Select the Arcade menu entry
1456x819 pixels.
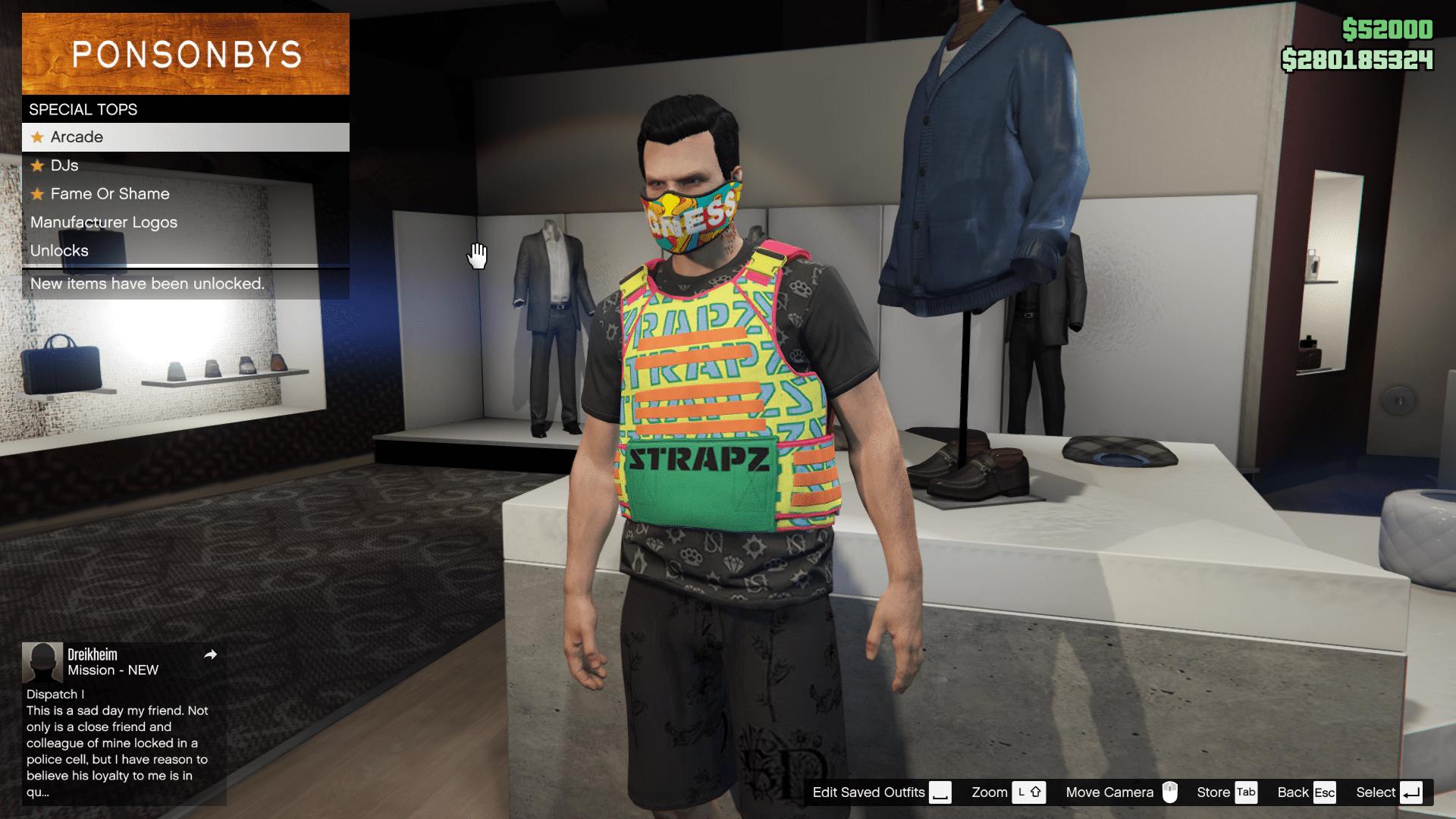click(76, 137)
